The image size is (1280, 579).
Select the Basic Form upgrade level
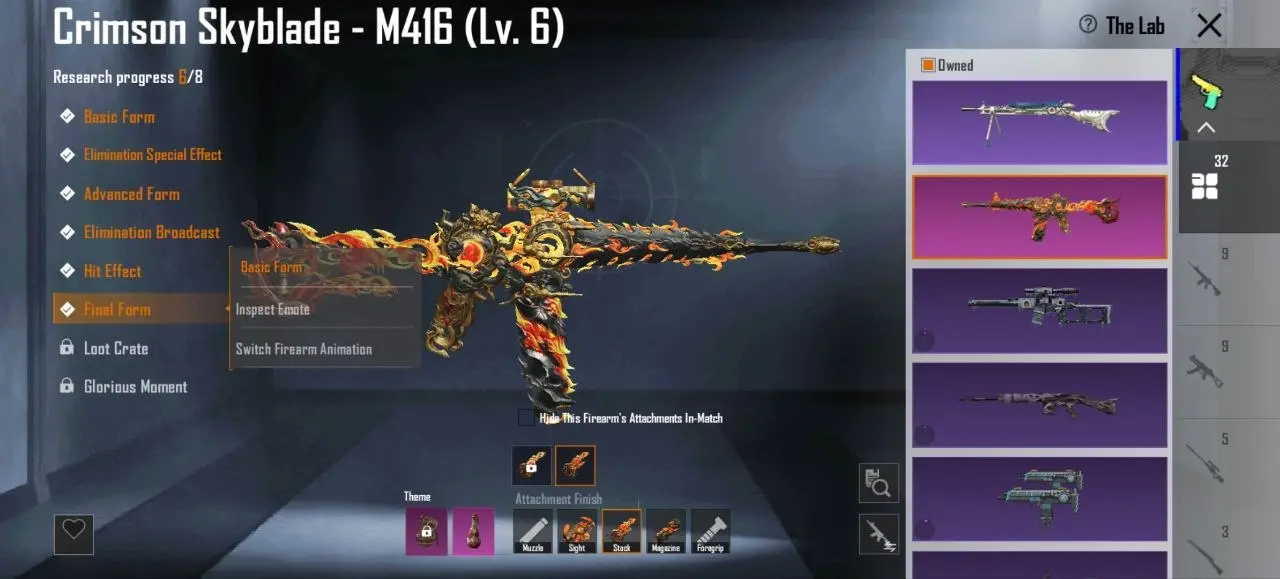[x=119, y=117]
